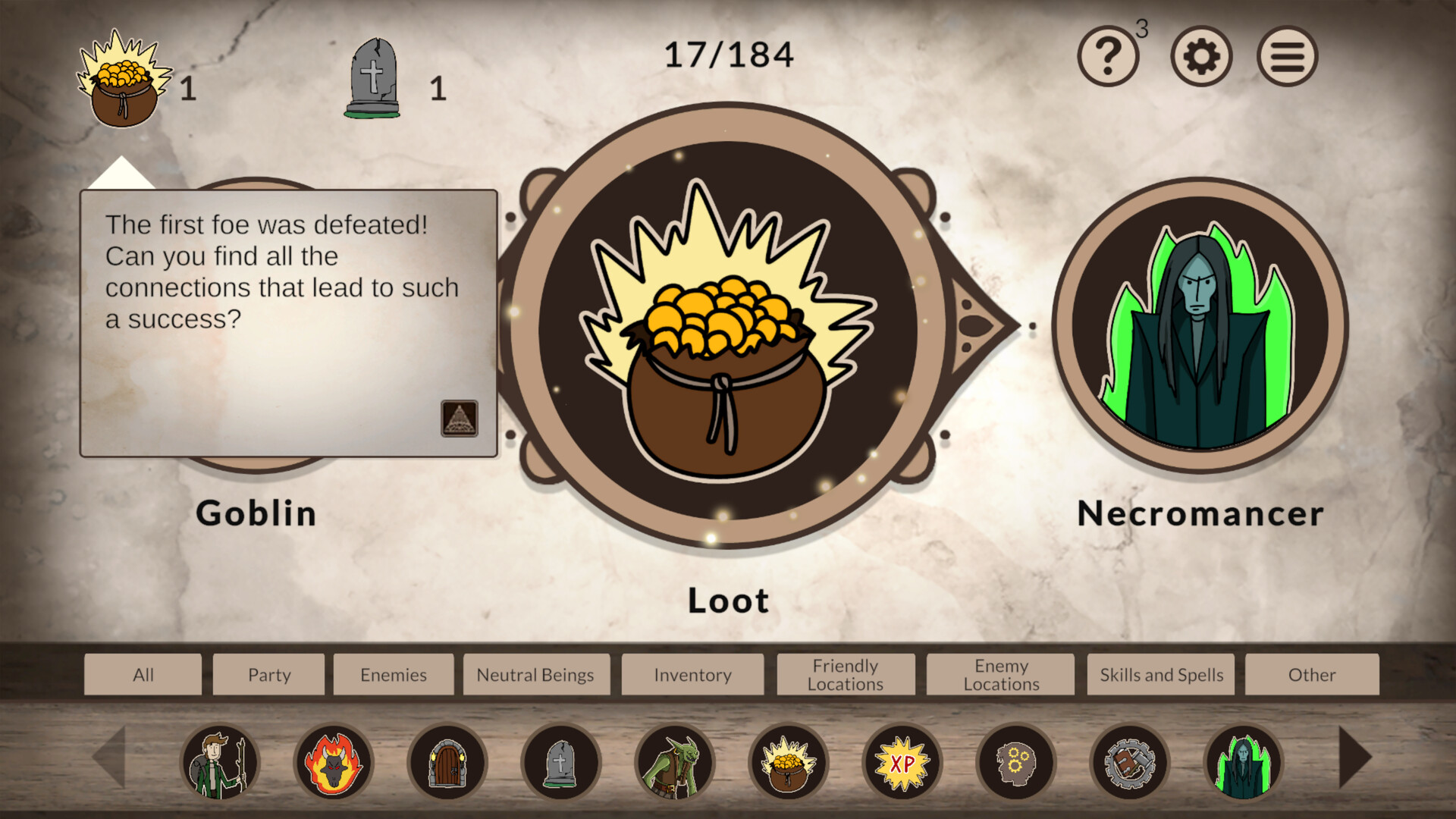This screenshot has width=1456, height=819.
Task: Switch to the Friendly Locations tab
Action: pos(846,674)
